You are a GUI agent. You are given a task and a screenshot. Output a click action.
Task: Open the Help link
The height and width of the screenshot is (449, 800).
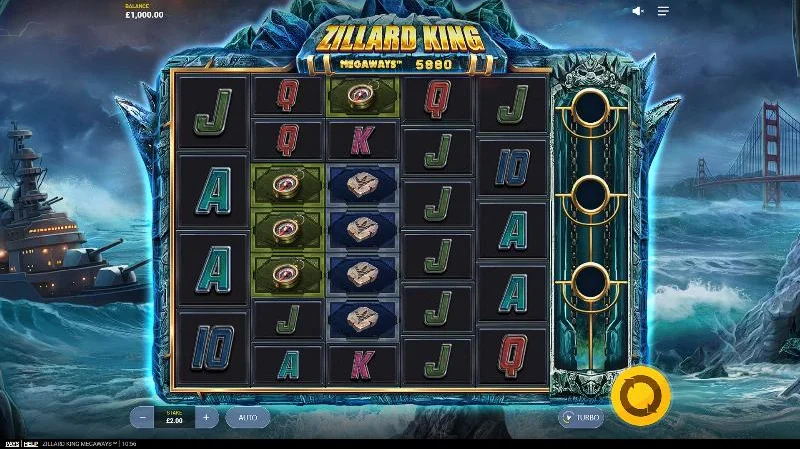coord(30,443)
